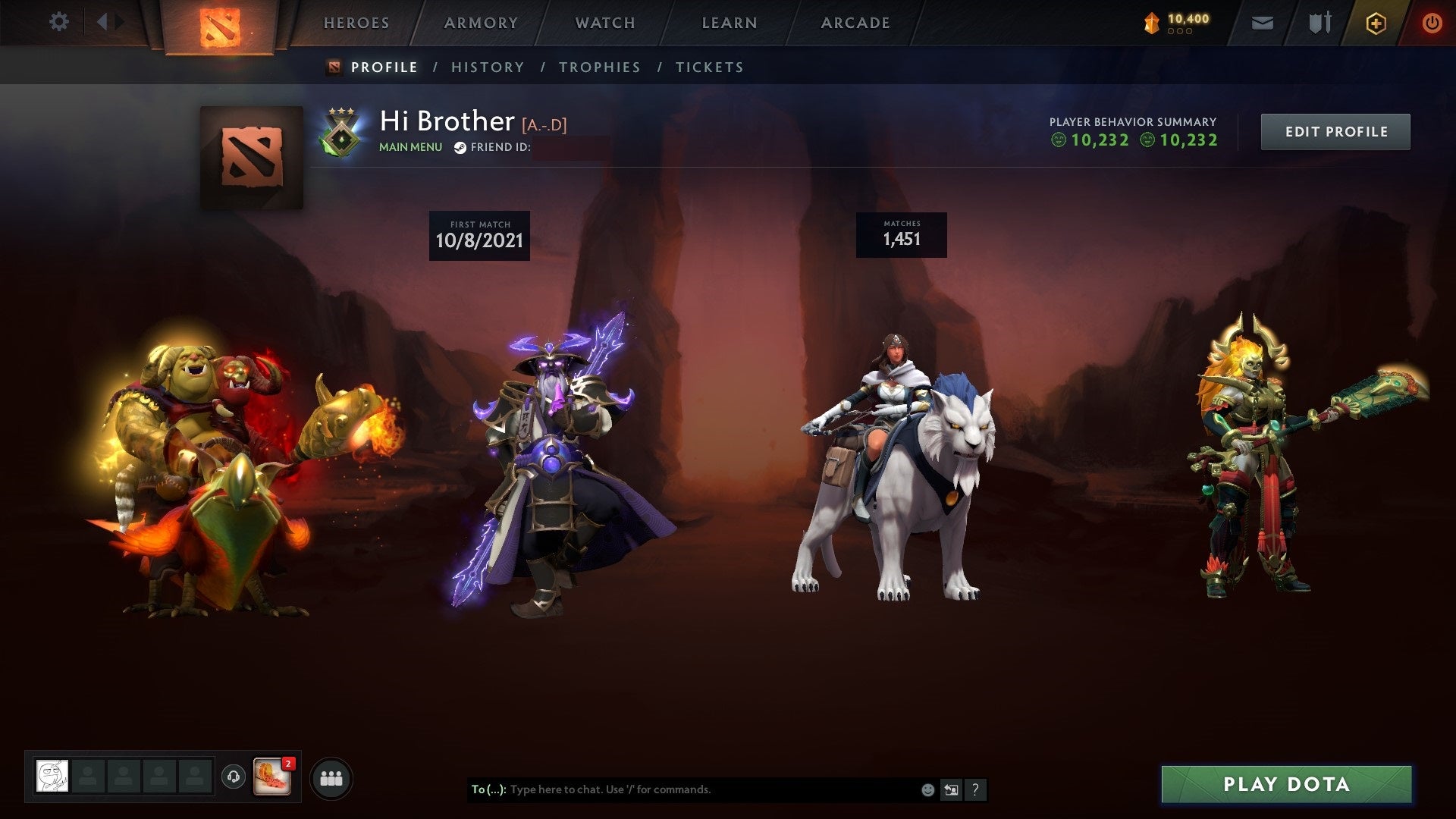Open the settings gear icon
The height and width of the screenshot is (819, 1456).
pos(59,22)
